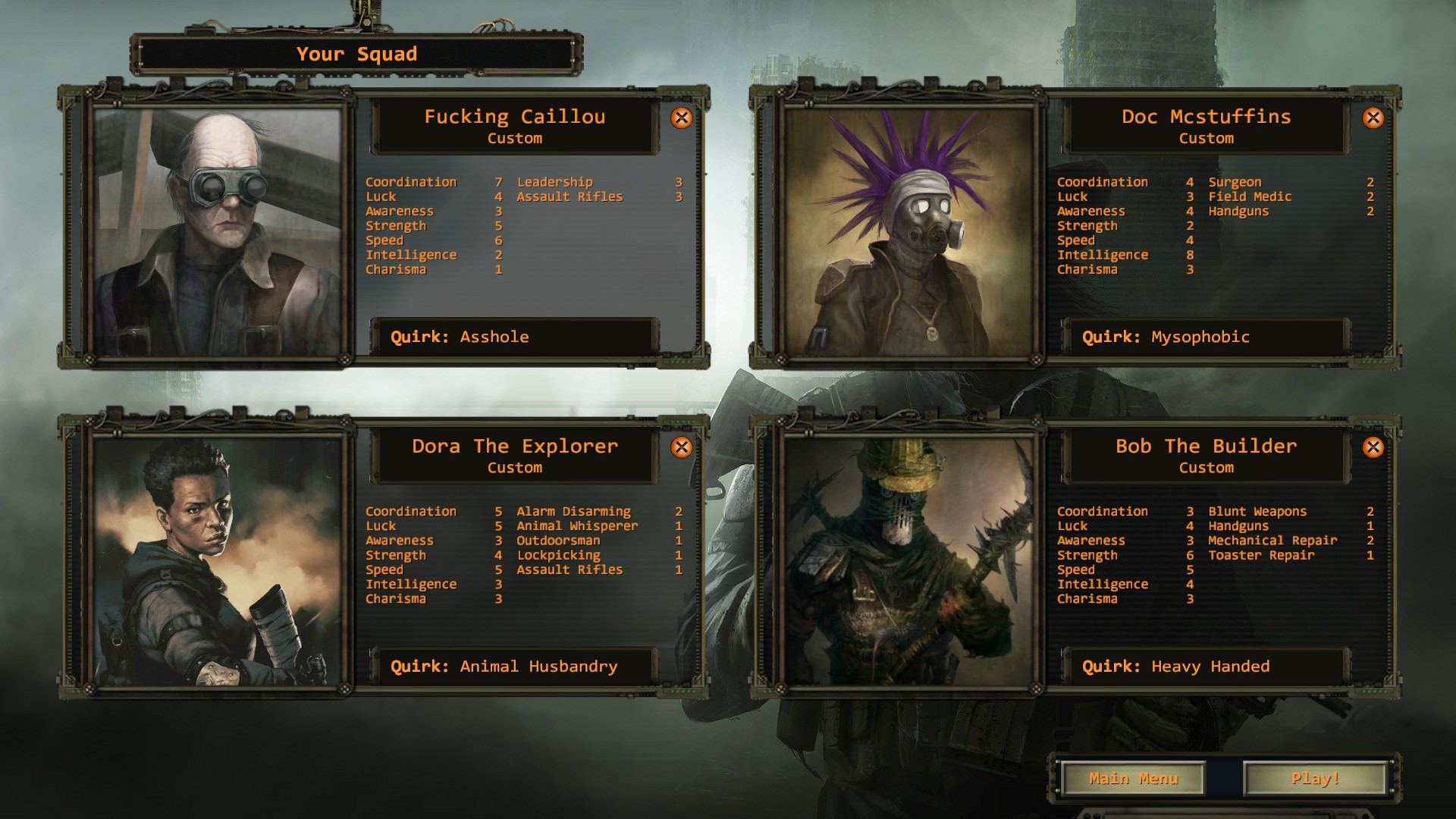
Task: Remove Doc Mcstuffins from the squad
Action: (1374, 118)
